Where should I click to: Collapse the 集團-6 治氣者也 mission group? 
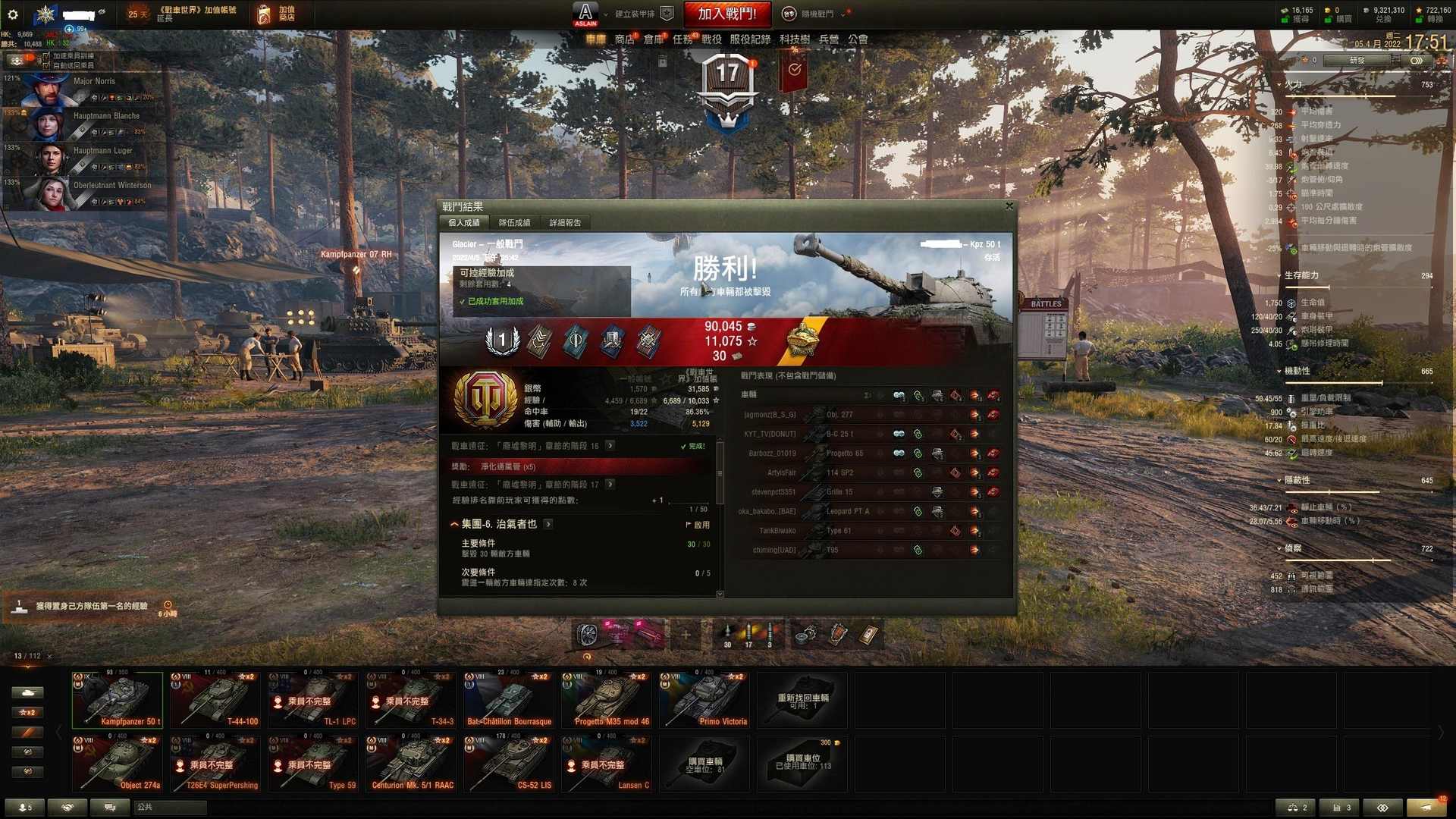[x=453, y=524]
